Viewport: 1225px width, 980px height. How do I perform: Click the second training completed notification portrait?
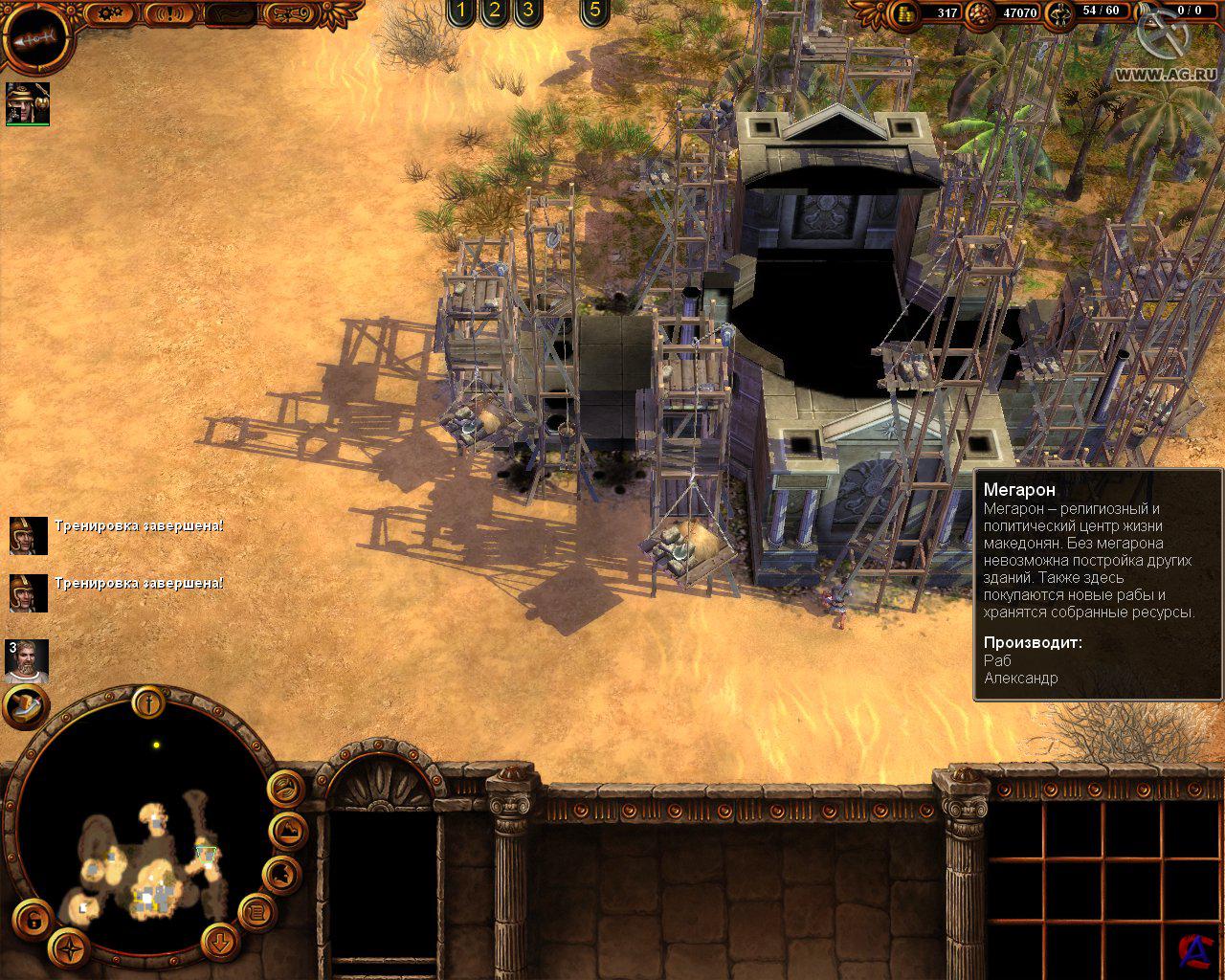click(x=28, y=592)
